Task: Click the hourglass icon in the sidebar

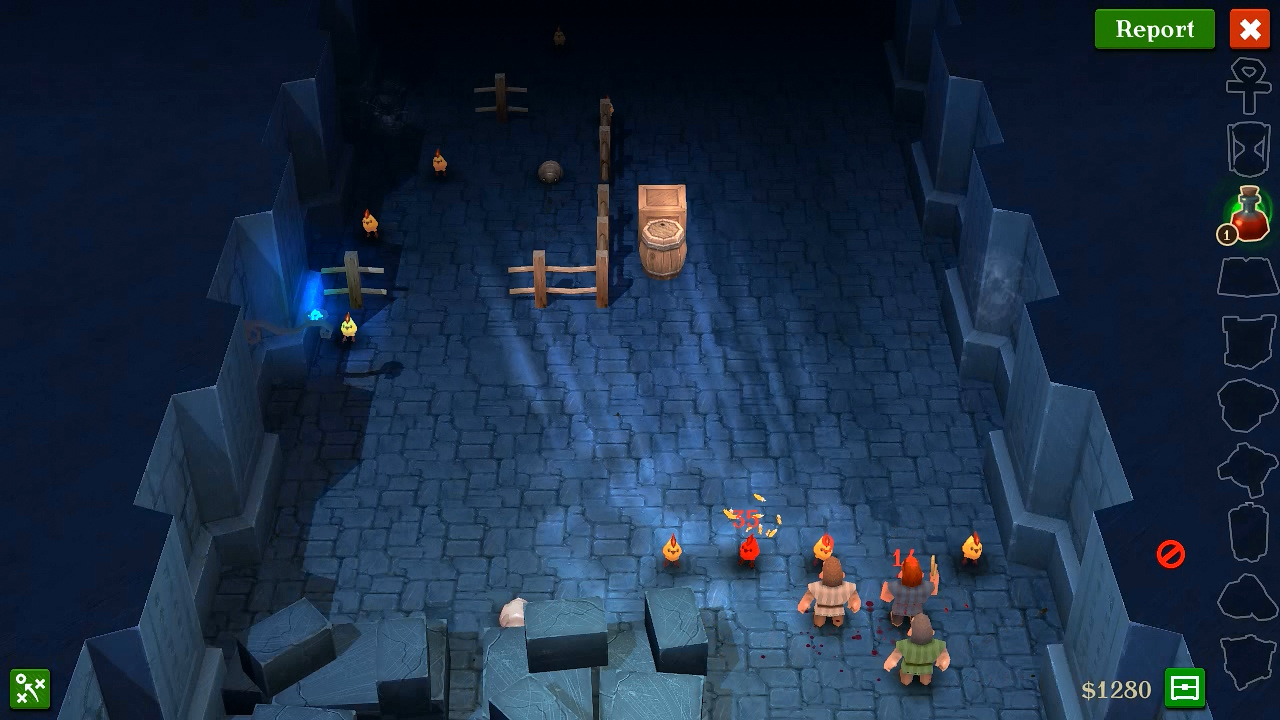Action: (1247, 148)
